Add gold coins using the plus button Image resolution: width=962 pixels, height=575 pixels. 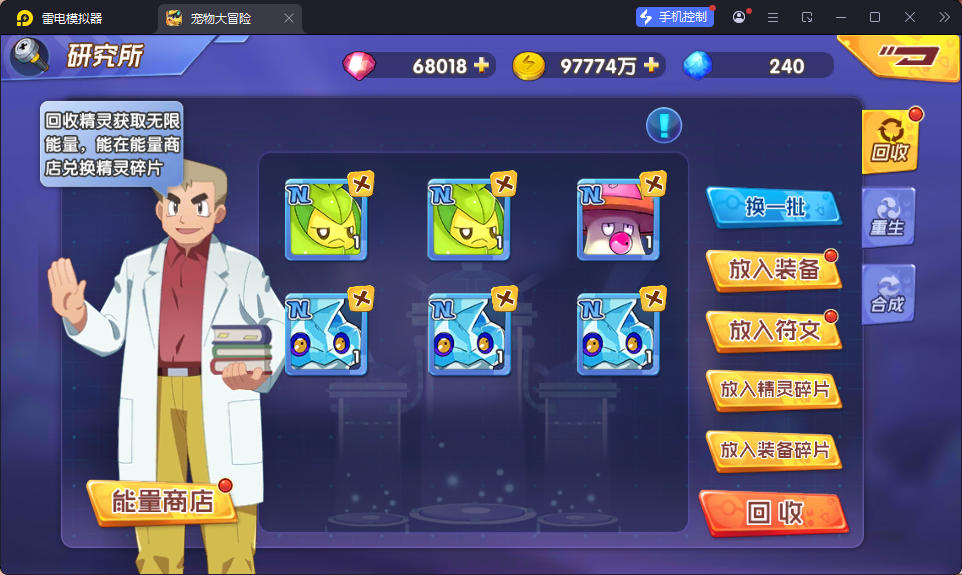[651, 66]
